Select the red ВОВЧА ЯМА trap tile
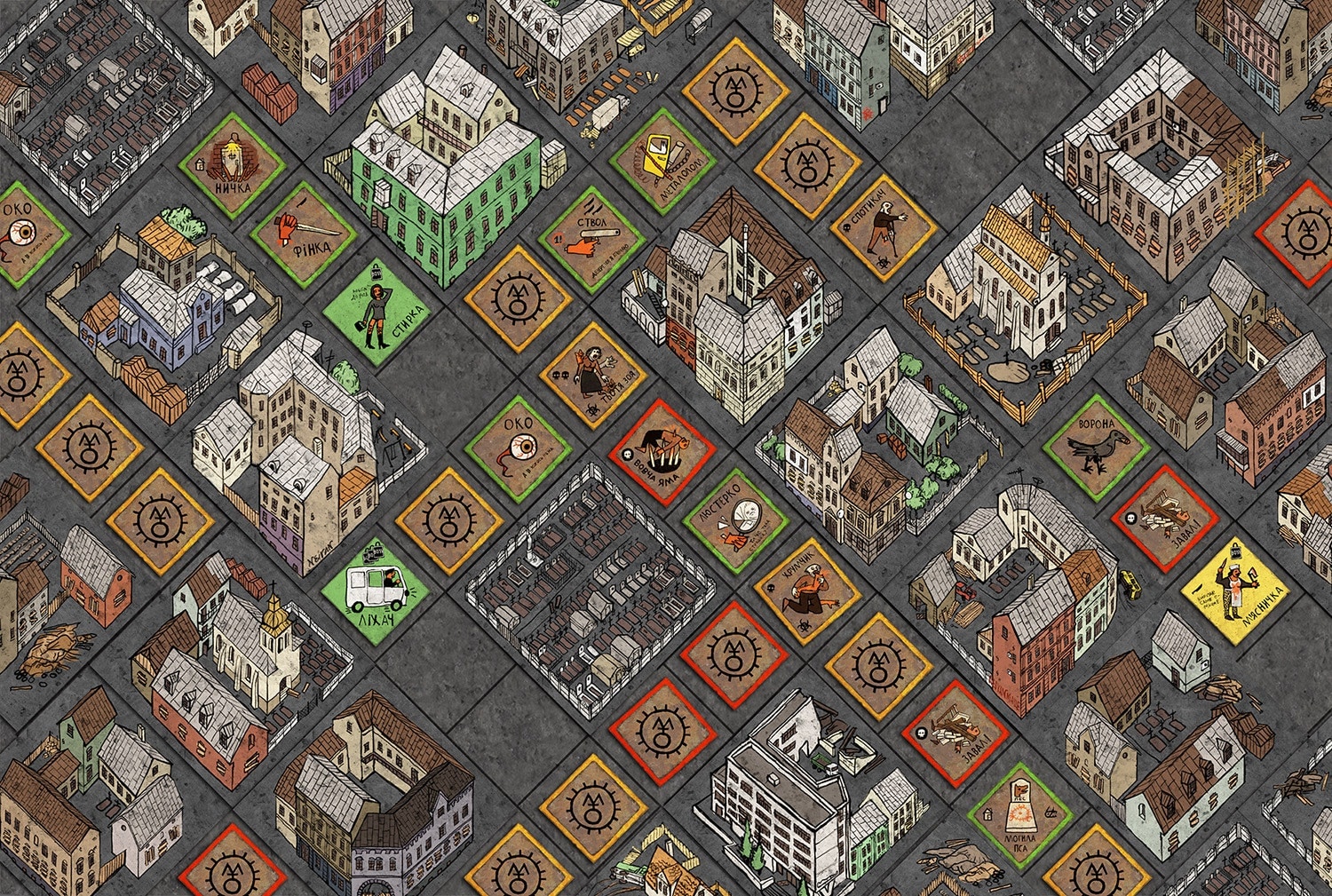This screenshot has height=896, width=1332. [x=662, y=452]
